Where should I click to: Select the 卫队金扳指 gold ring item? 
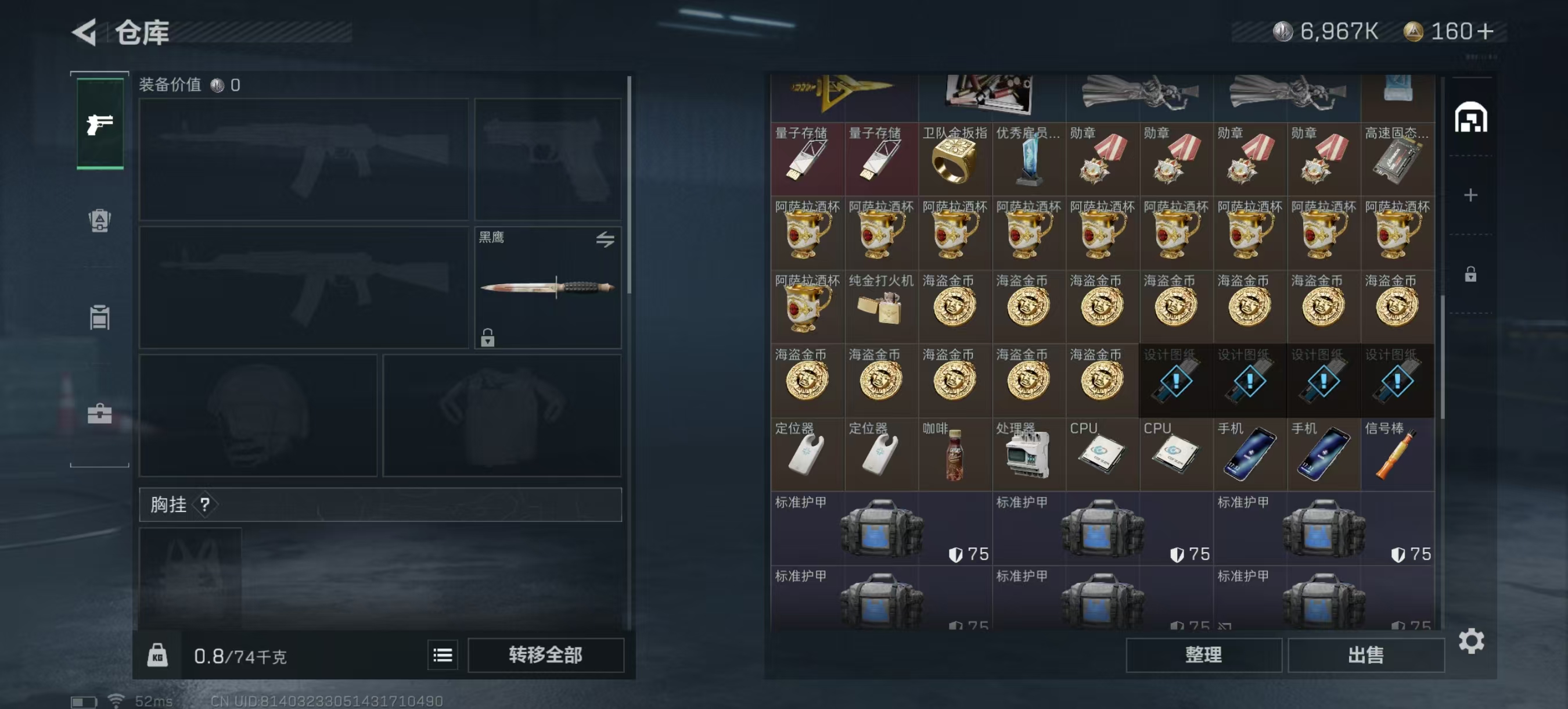coord(954,160)
